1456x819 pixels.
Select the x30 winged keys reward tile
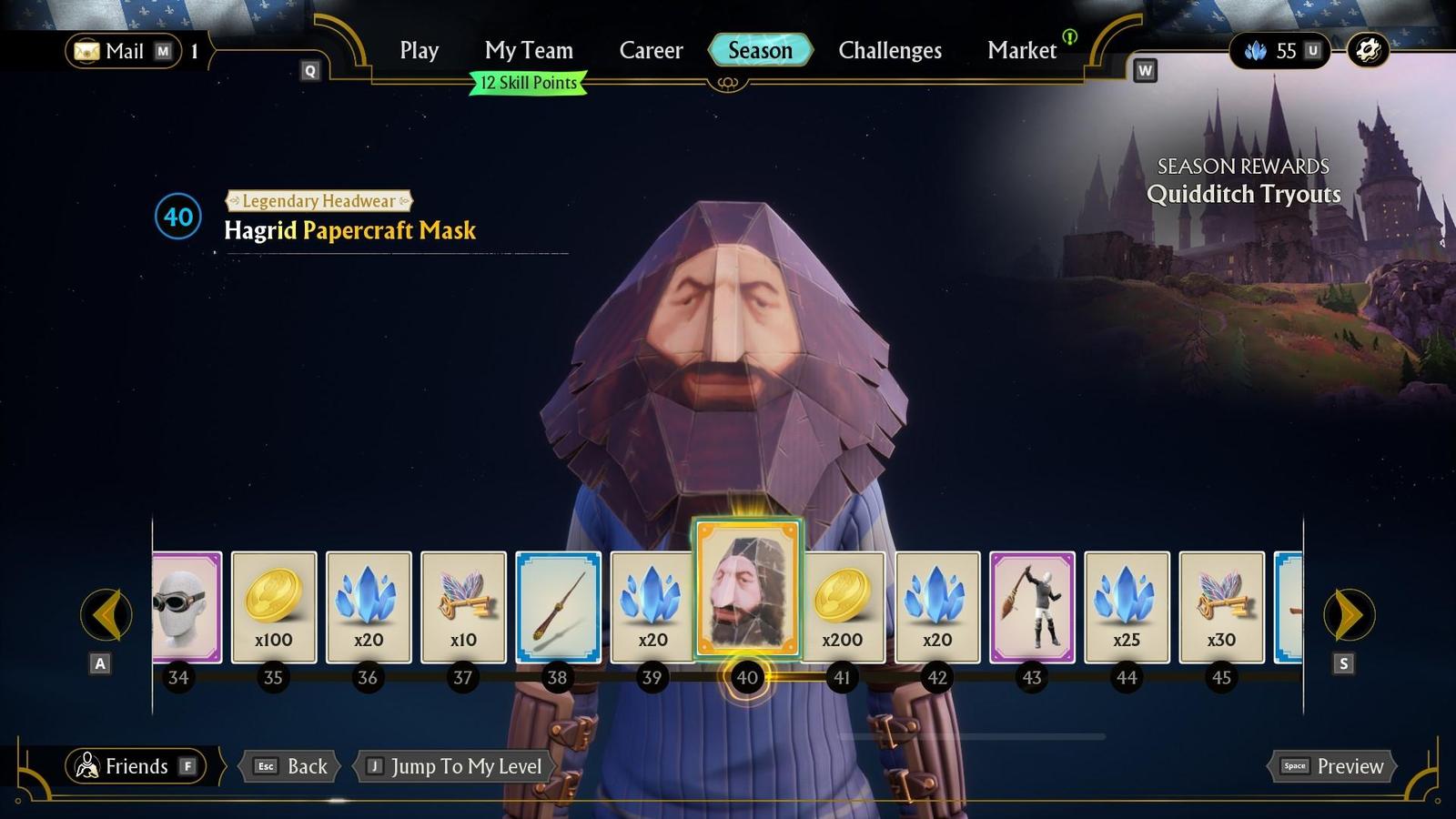(1222, 607)
